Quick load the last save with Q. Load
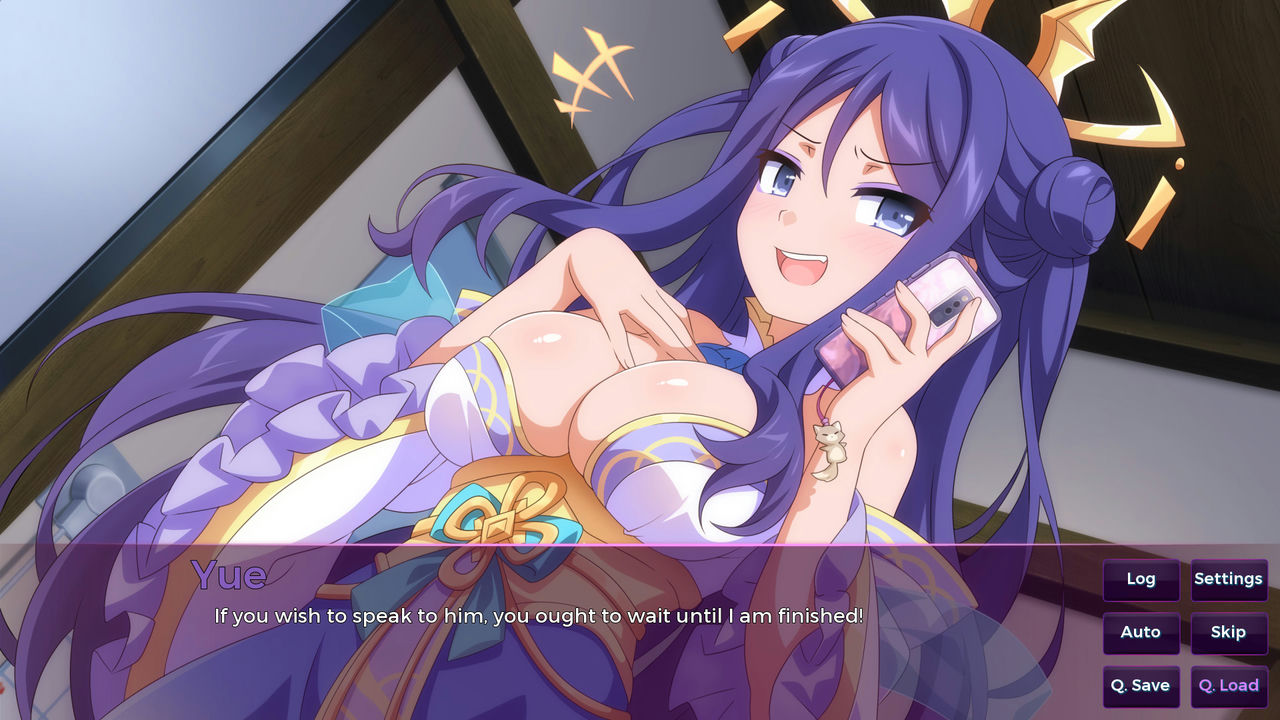 point(1228,686)
